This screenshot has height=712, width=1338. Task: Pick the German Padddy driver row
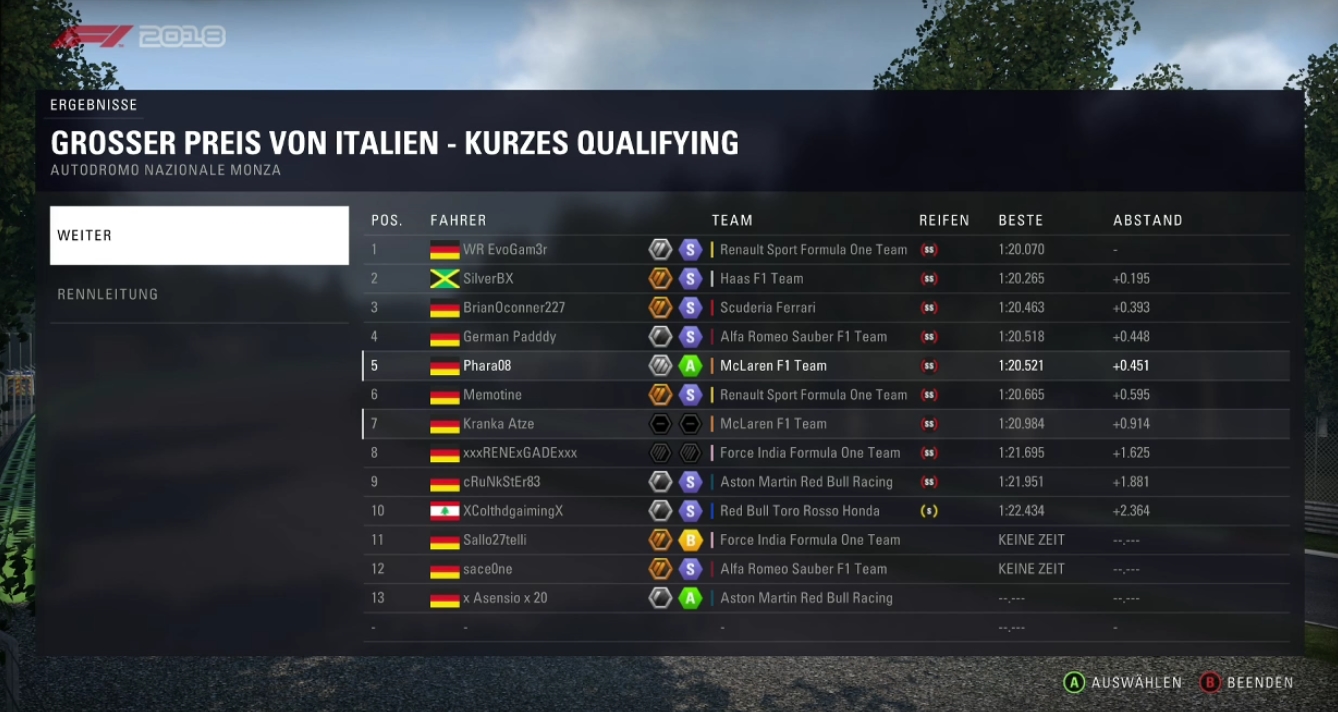pyautogui.click(x=509, y=337)
